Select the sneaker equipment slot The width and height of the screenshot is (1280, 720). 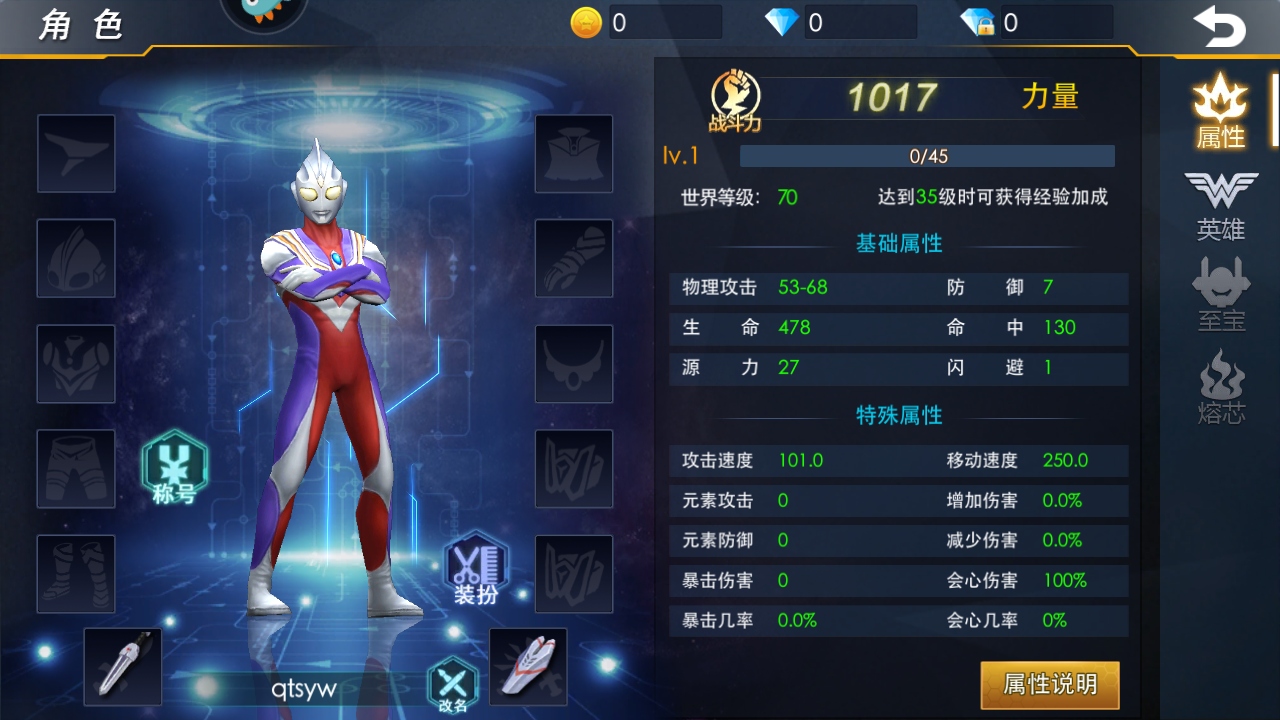click(x=528, y=667)
